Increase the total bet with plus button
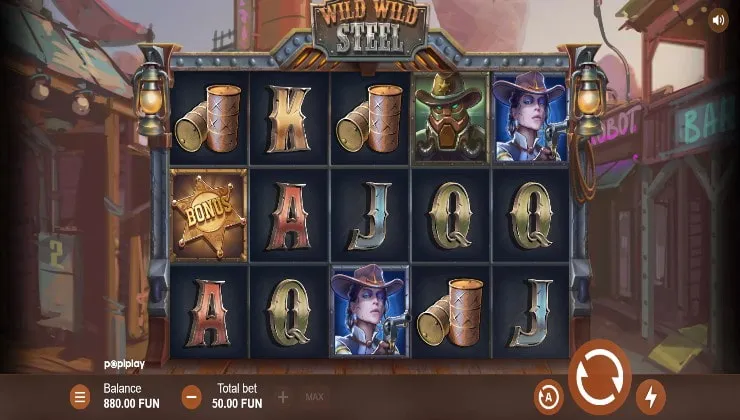 click(283, 396)
